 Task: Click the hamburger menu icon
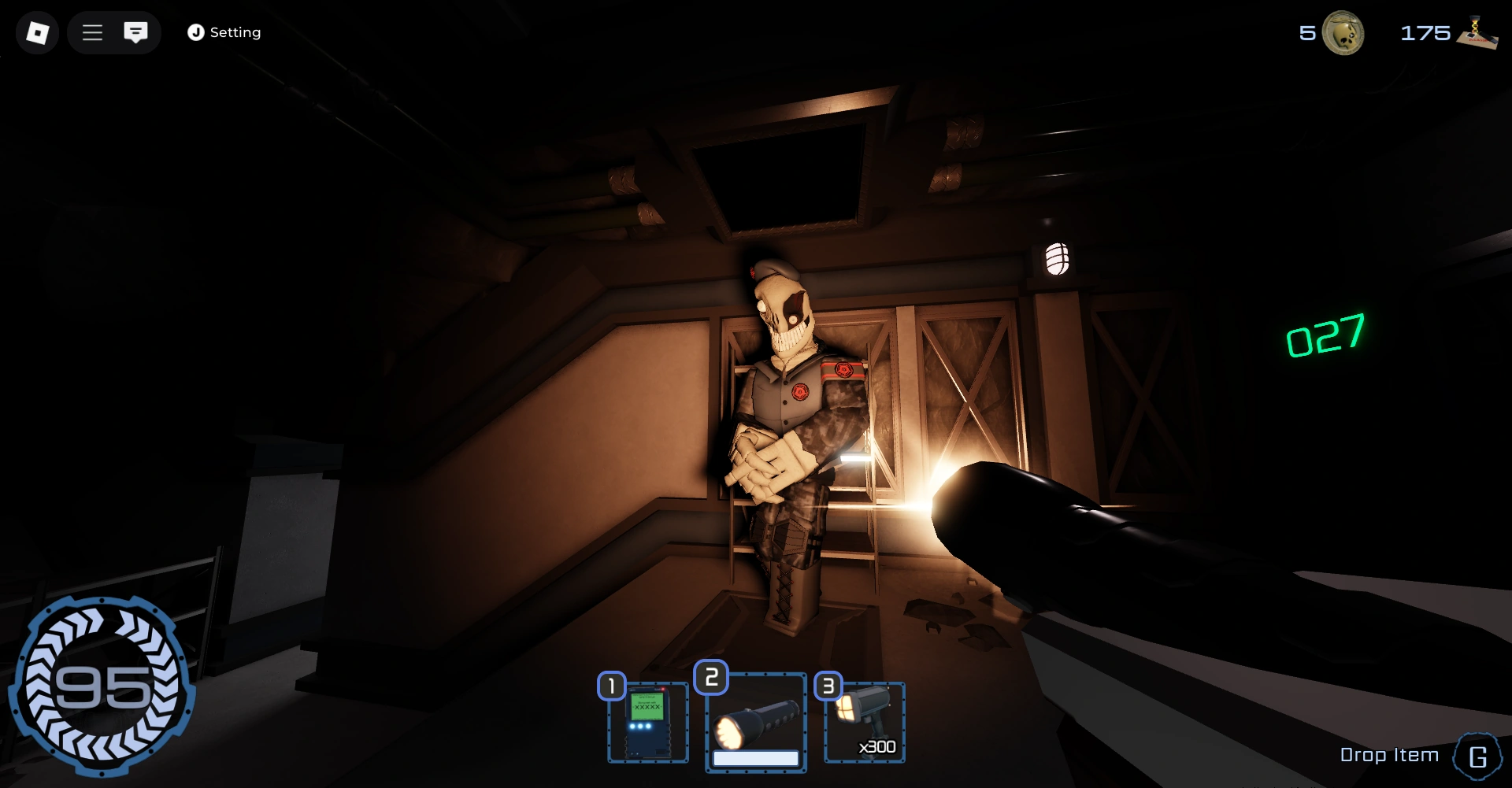(92, 32)
